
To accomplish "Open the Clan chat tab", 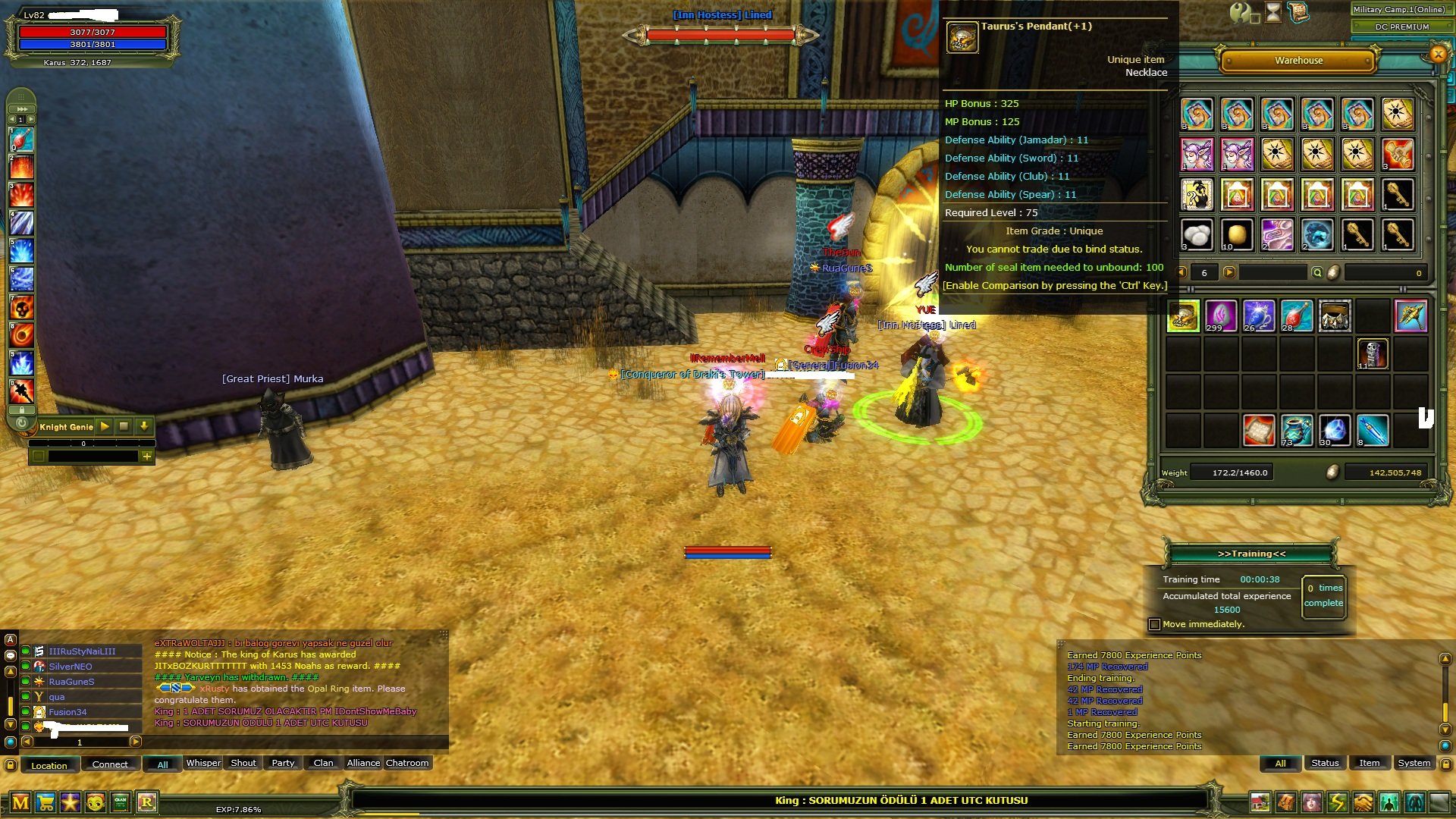I will [323, 764].
